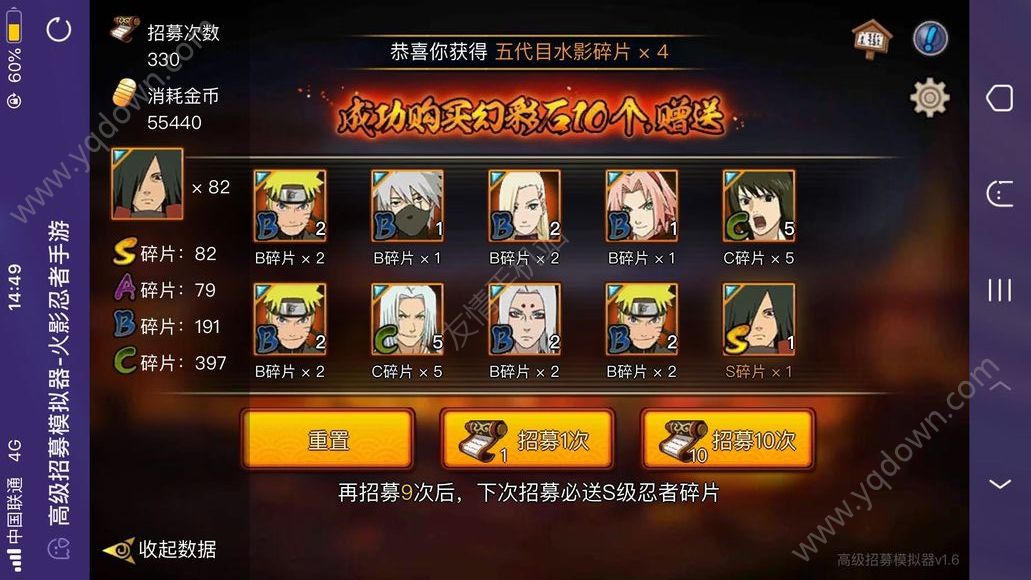
Task: Open the gear settings icon
Action: coord(929,97)
